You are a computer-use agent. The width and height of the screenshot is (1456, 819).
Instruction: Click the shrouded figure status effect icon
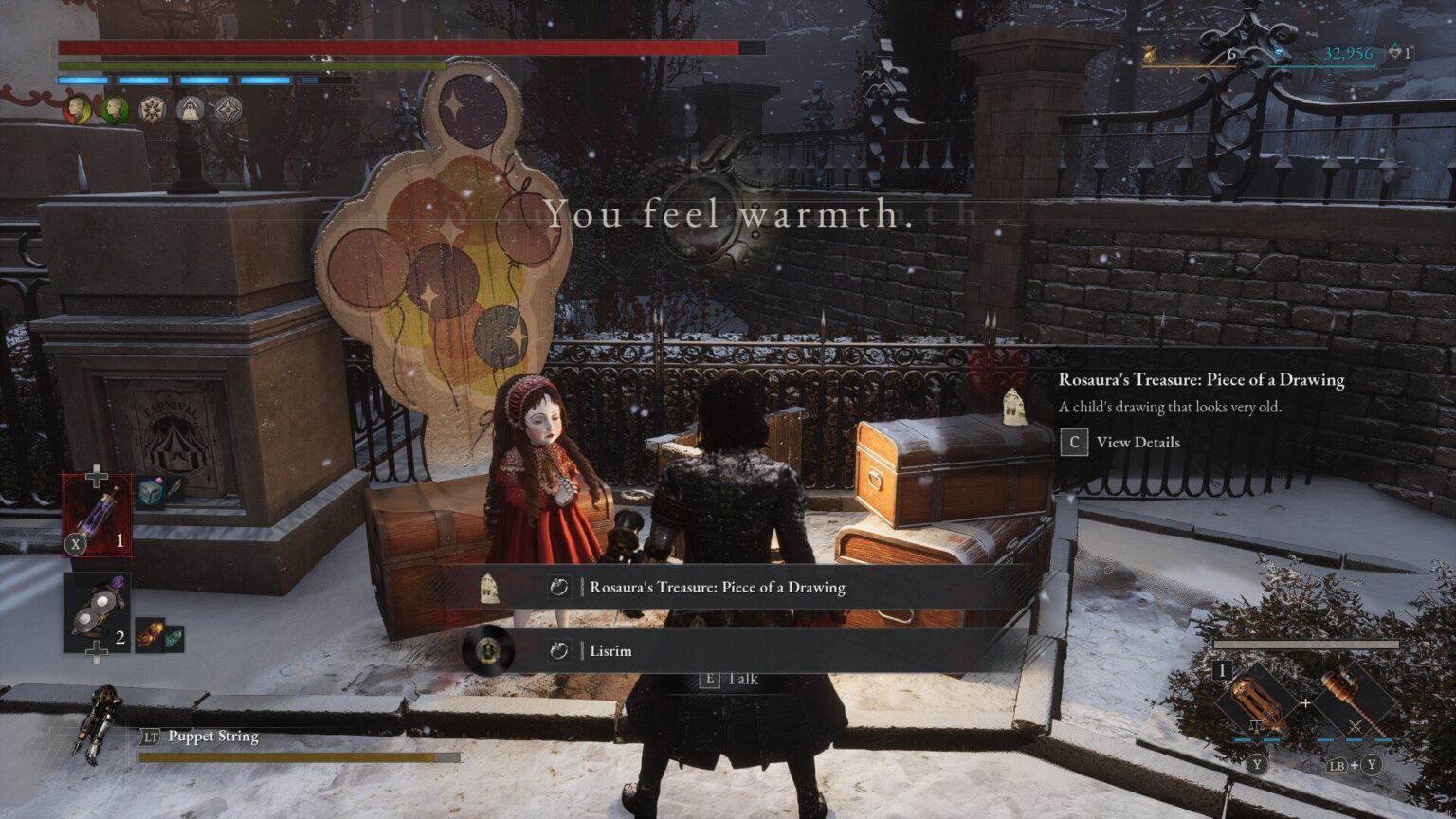pos(191,110)
